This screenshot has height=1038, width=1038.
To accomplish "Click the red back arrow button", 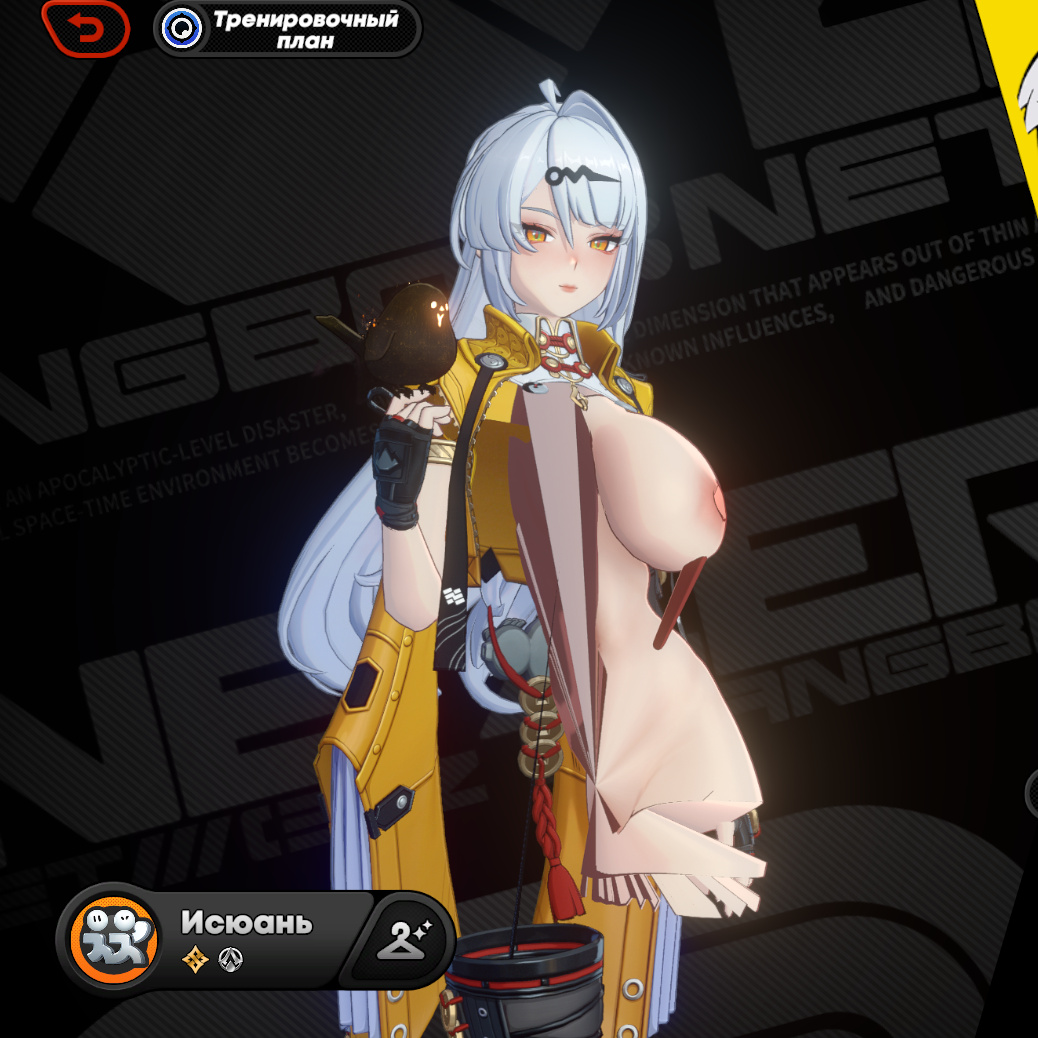I will click(86, 28).
